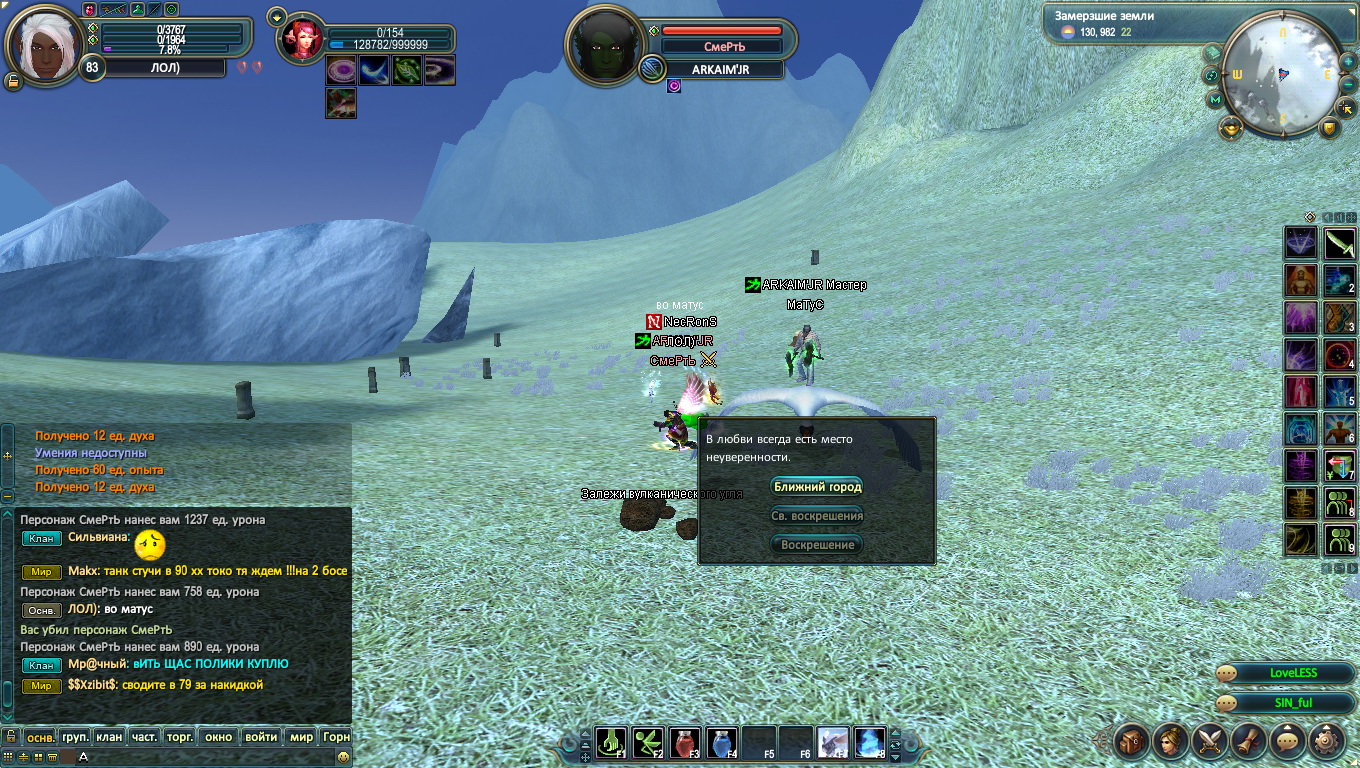Open the crossed swords skills icon
Screen dimensions: 1360x768
(1209, 741)
